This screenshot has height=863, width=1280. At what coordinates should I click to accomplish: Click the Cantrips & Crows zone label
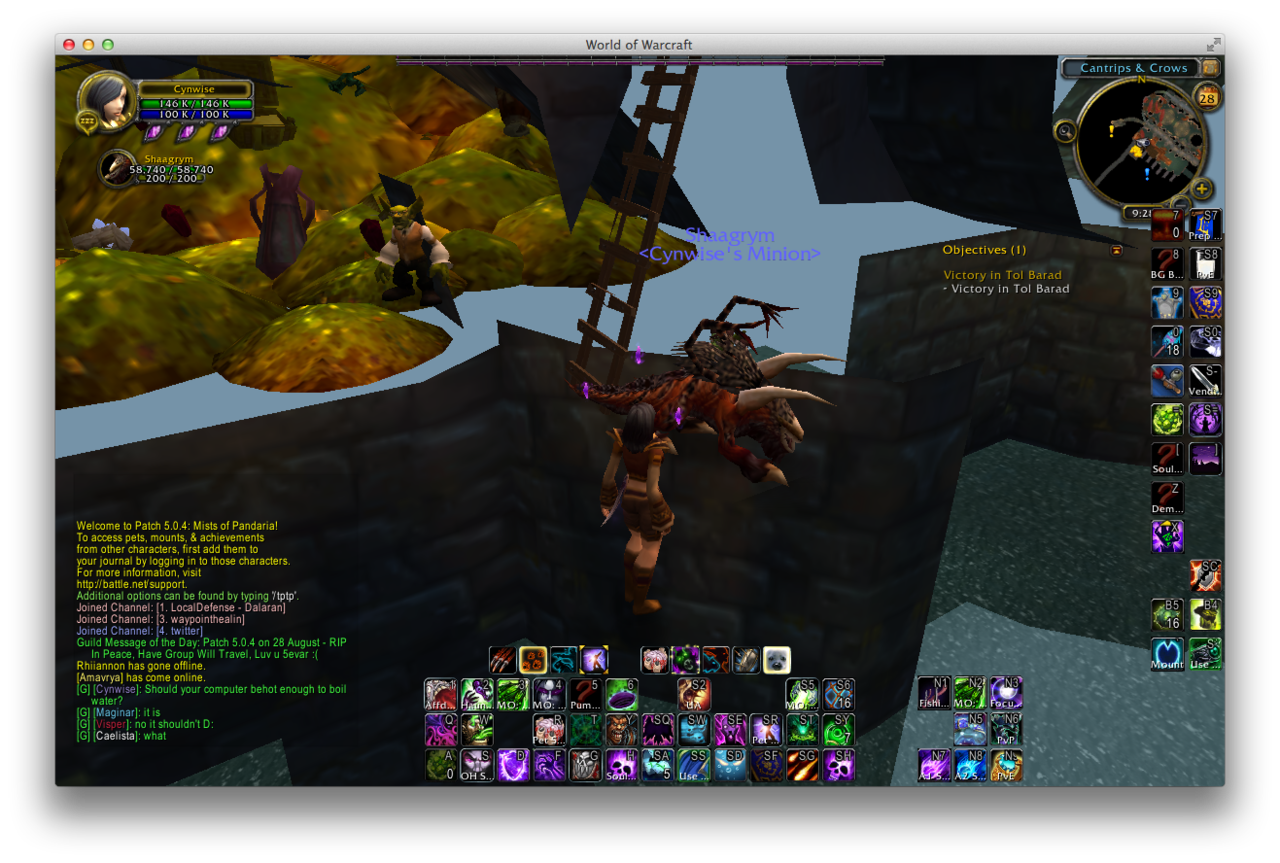[1133, 68]
